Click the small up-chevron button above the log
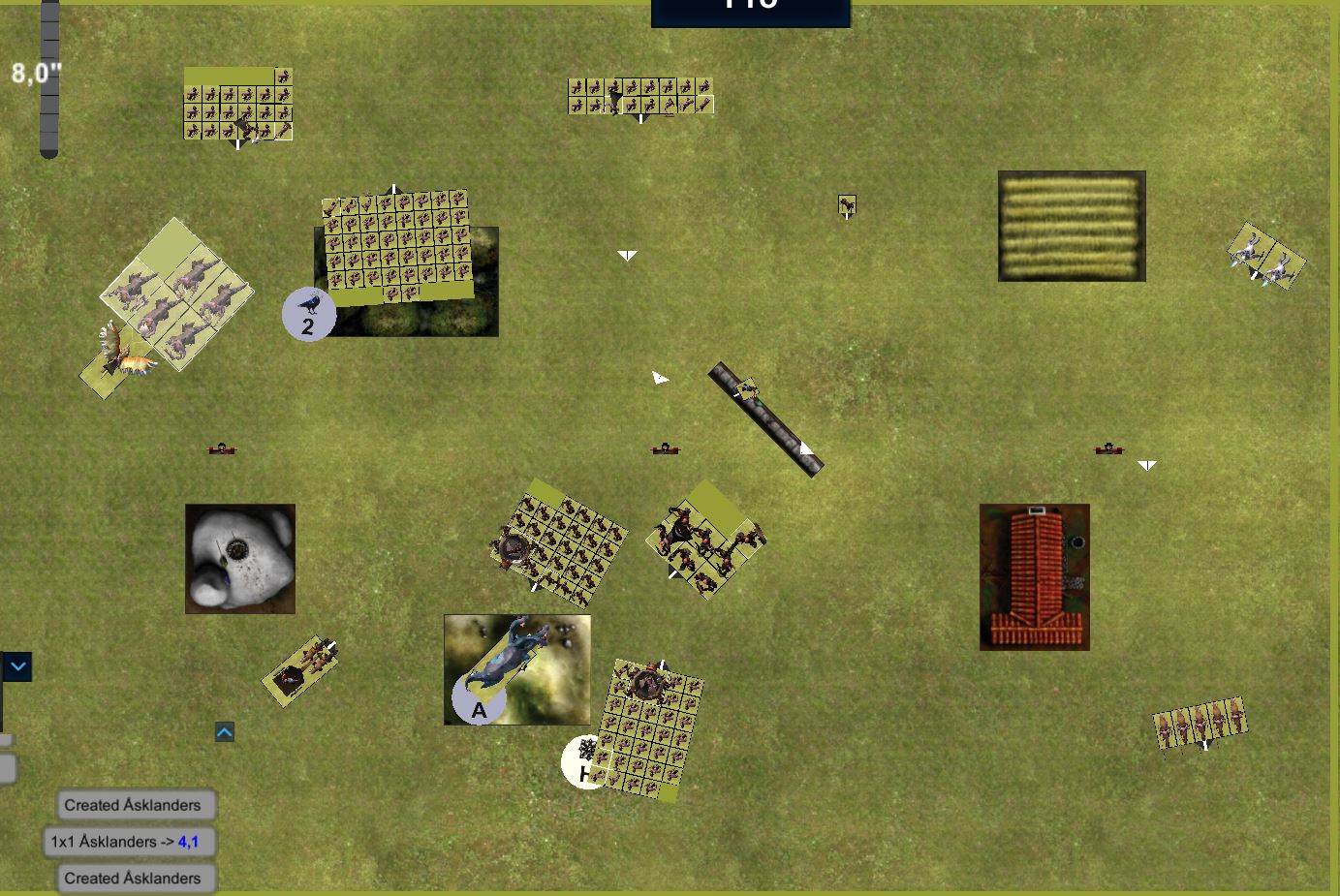 click(x=225, y=732)
